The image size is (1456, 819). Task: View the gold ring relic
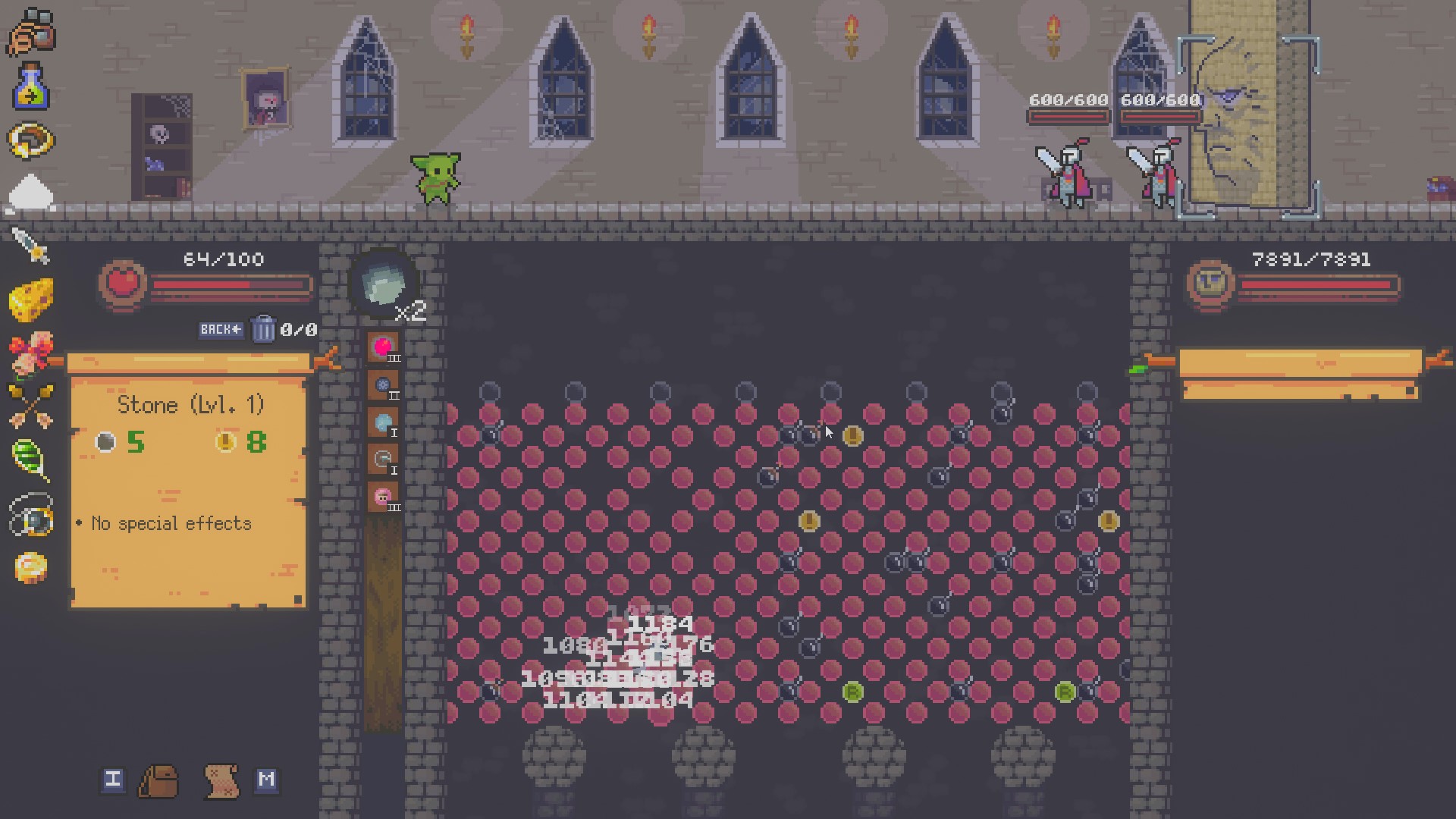coord(31,140)
